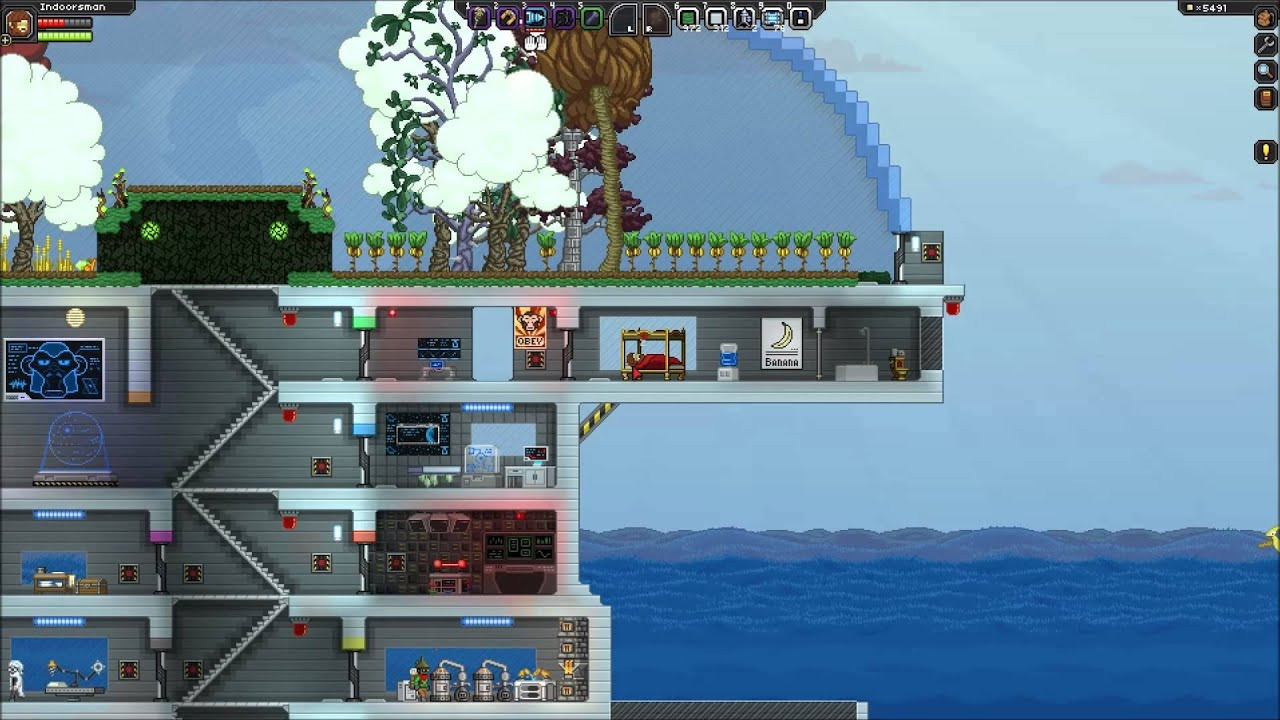Click the red health bar segments

51,23
